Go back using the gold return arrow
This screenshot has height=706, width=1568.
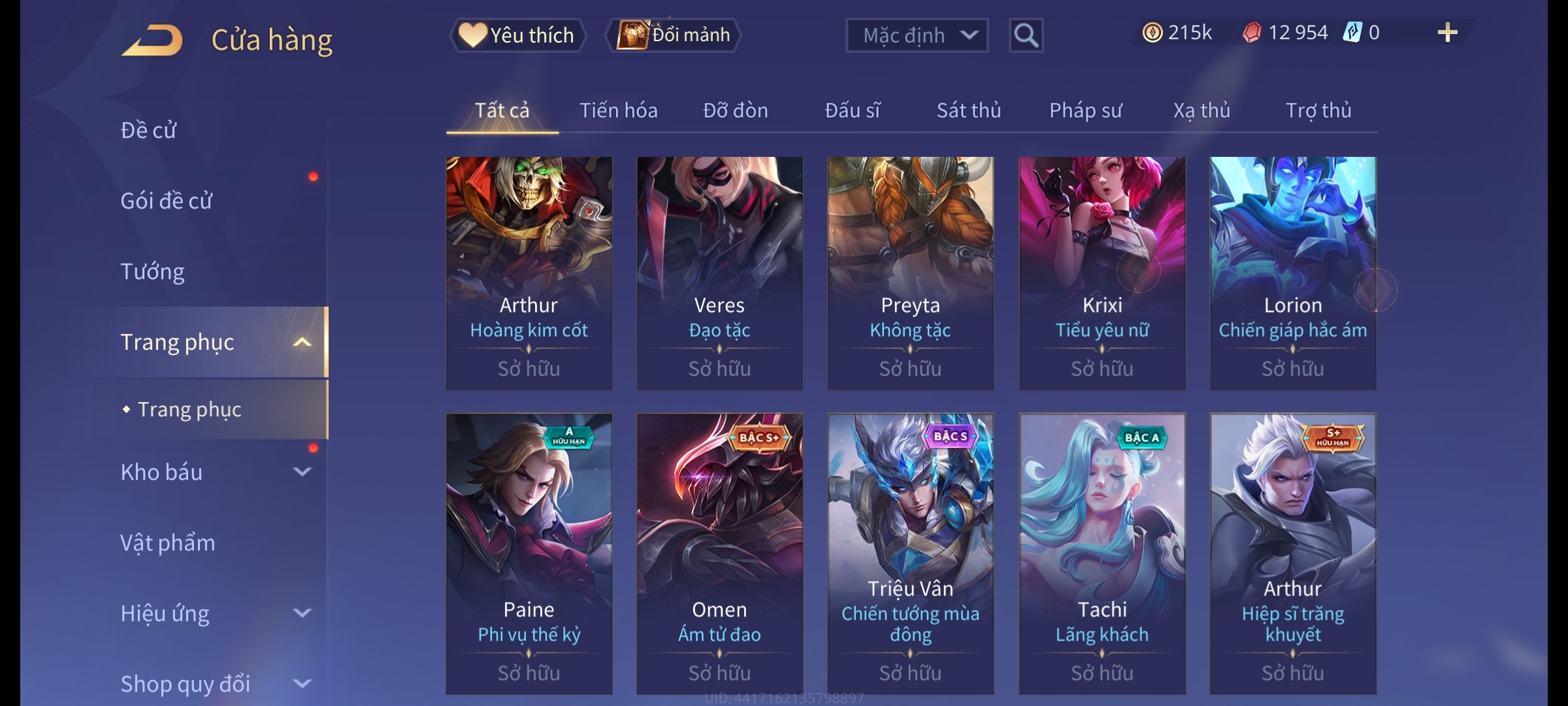152,41
